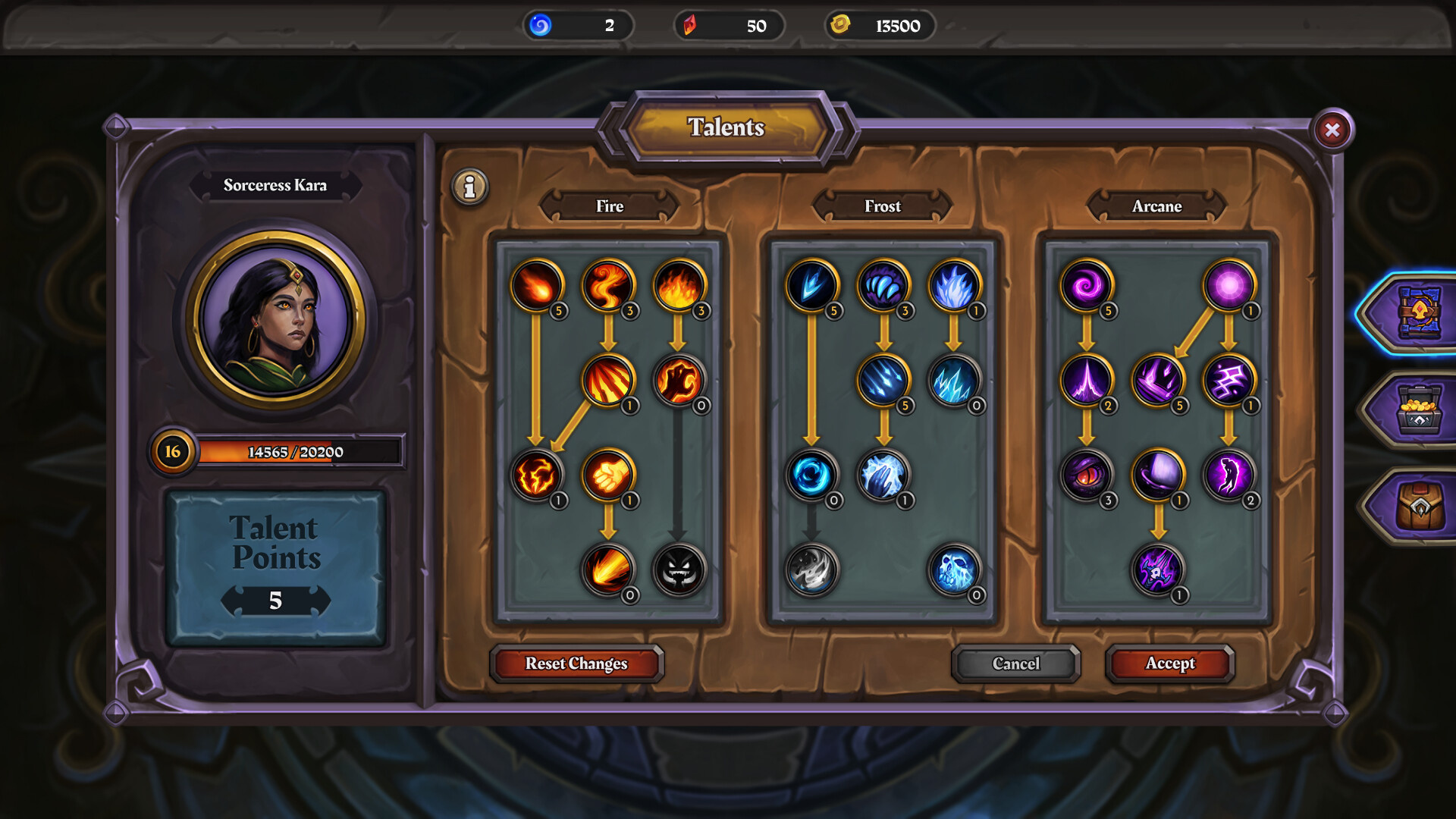Click the gold coin currency icon at top
The height and width of the screenshot is (819, 1456).
[x=839, y=25]
